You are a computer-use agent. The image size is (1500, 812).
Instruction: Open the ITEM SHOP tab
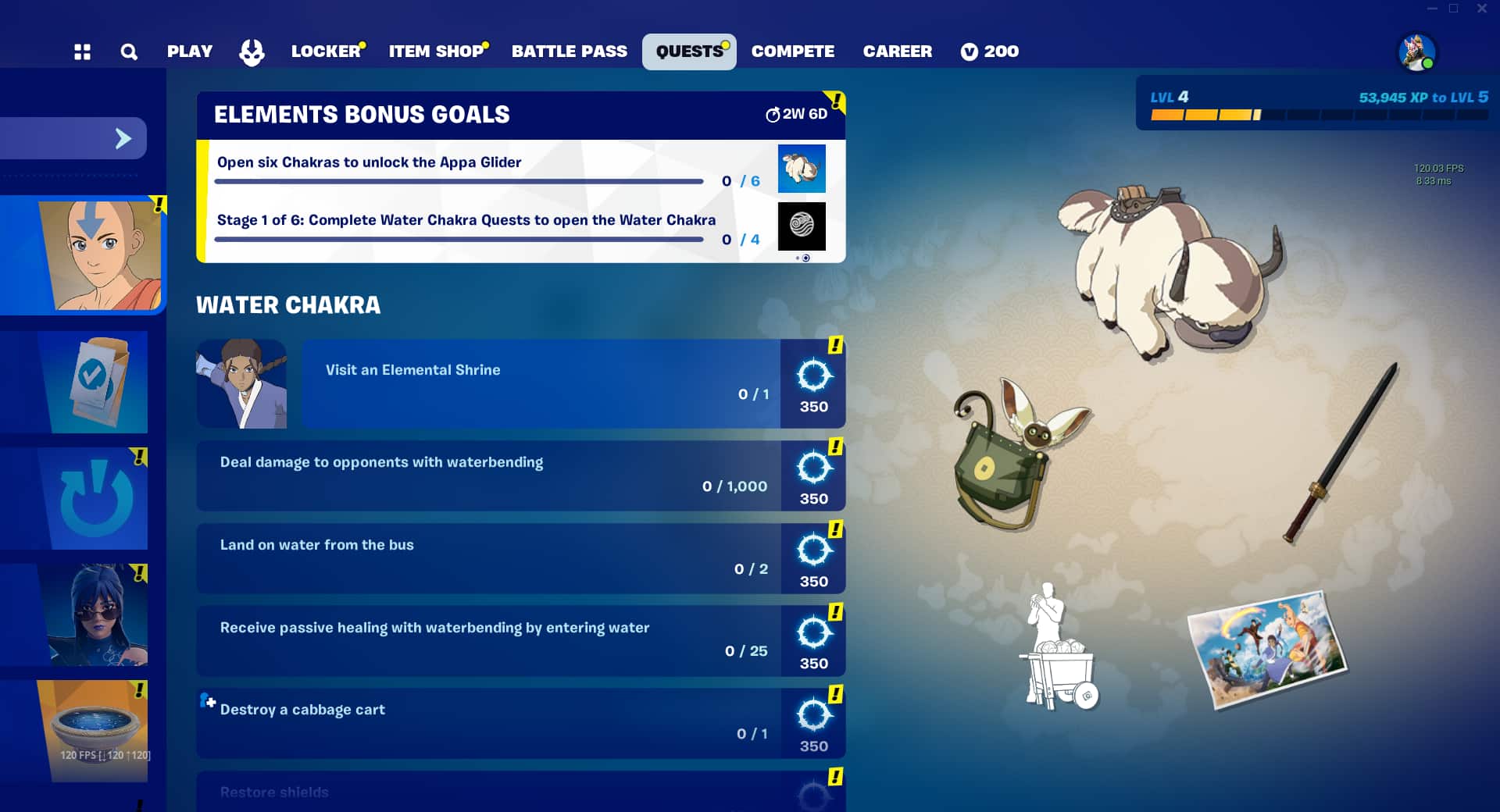[435, 51]
